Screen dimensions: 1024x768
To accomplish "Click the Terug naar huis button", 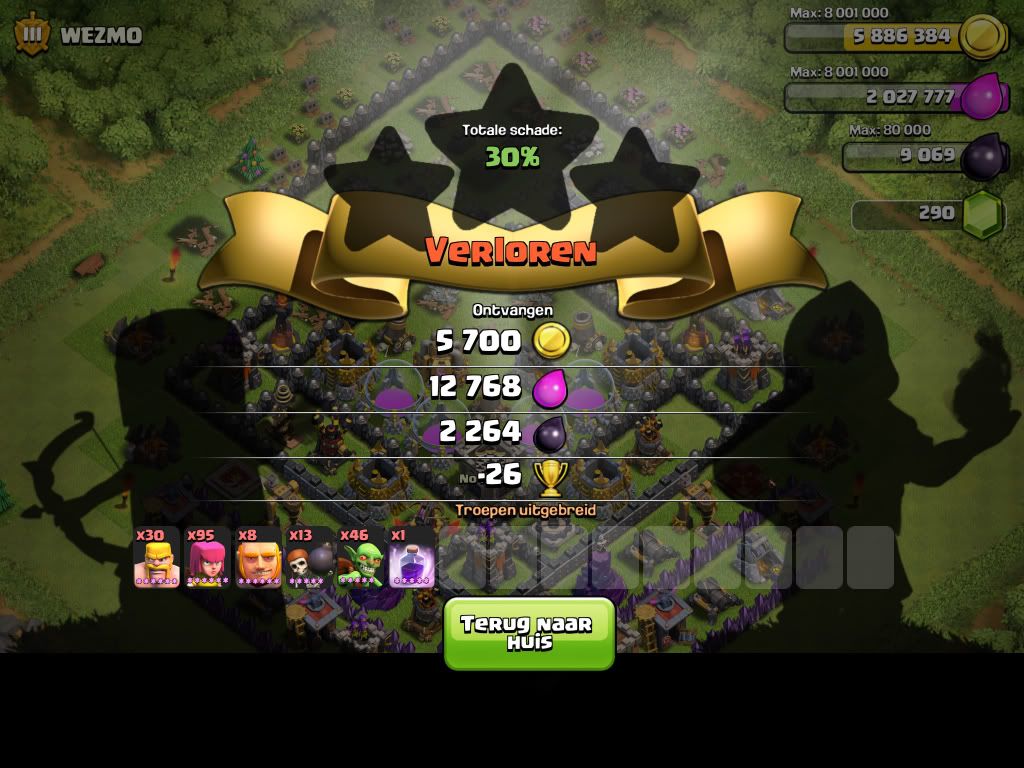I will pos(529,633).
